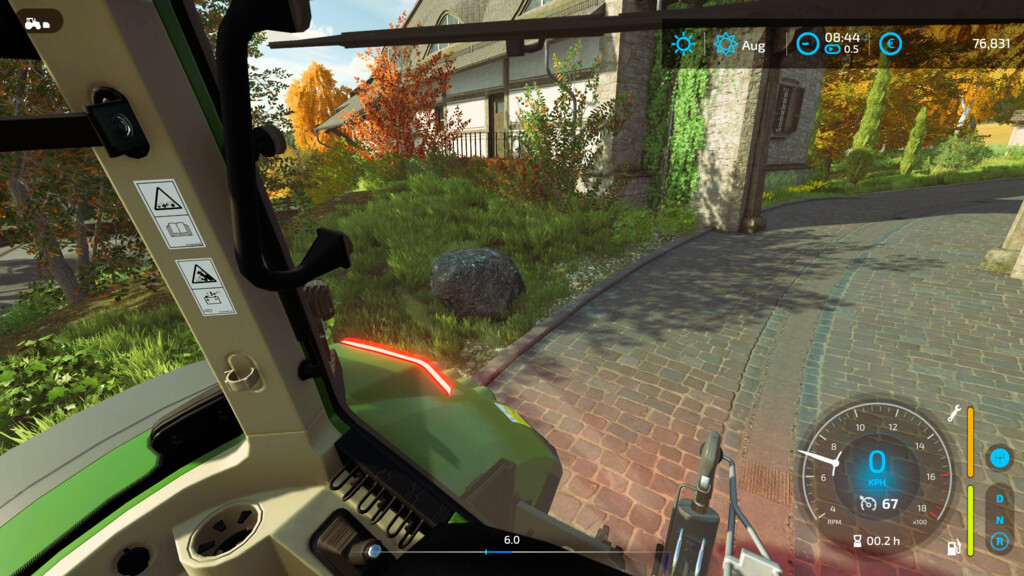This screenshot has height=576, width=1024.
Task: Select the cruise control speed icon
Action: pyautogui.click(x=869, y=503)
